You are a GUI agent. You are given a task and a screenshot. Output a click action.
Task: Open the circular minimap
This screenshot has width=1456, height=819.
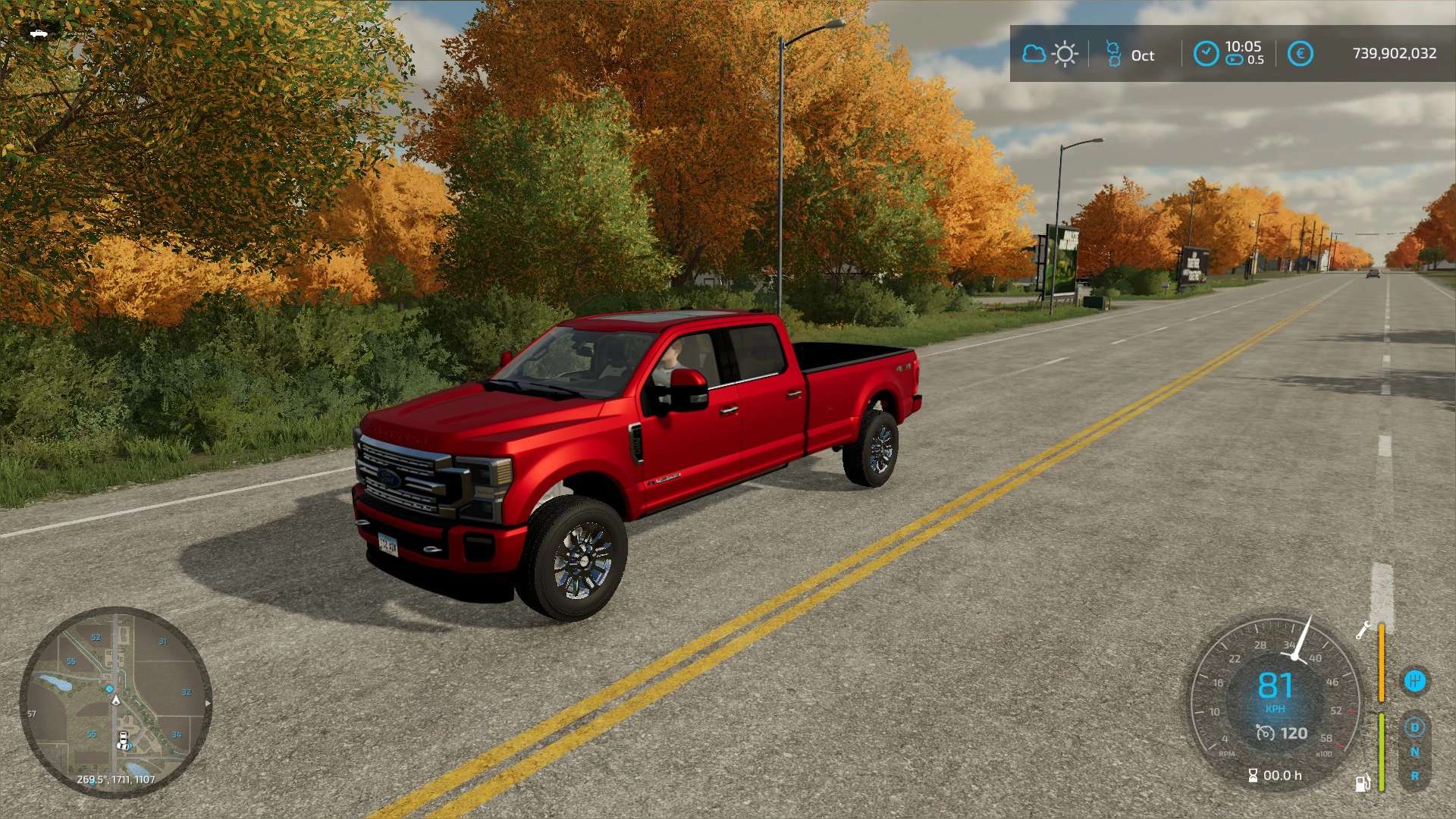pyautogui.click(x=115, y=702)
